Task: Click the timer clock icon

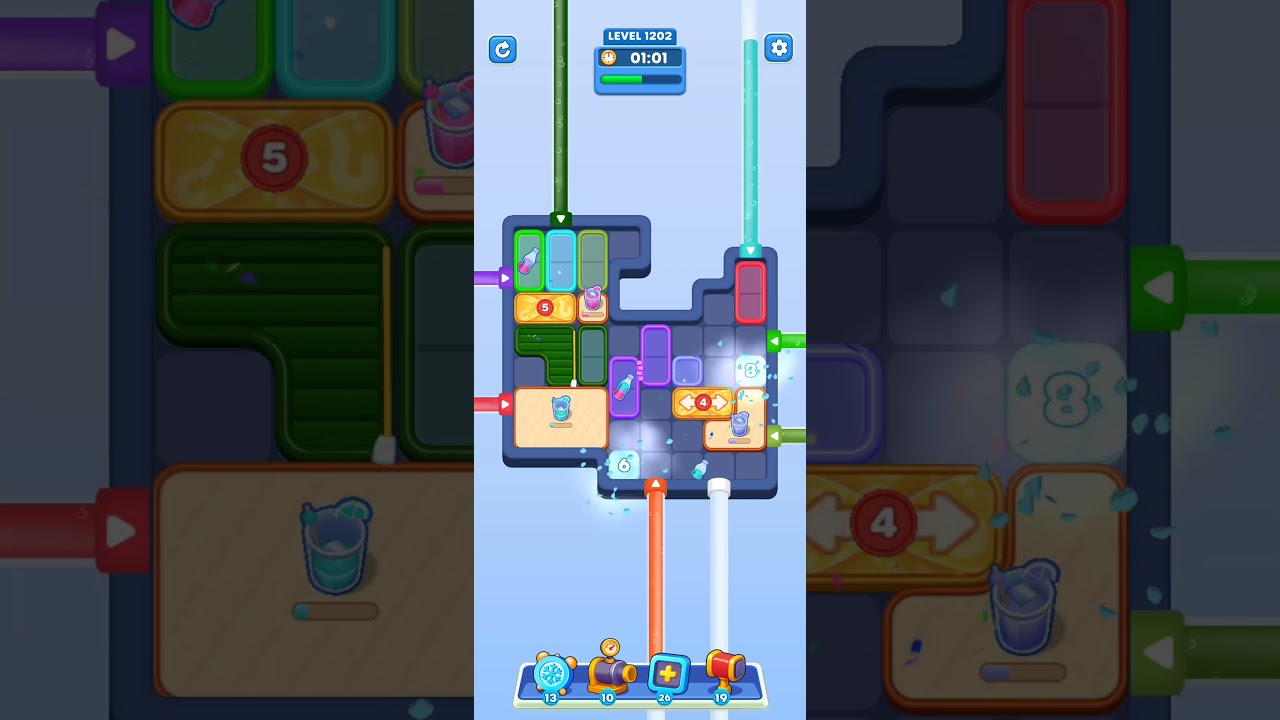Action: tap(608, 58)
